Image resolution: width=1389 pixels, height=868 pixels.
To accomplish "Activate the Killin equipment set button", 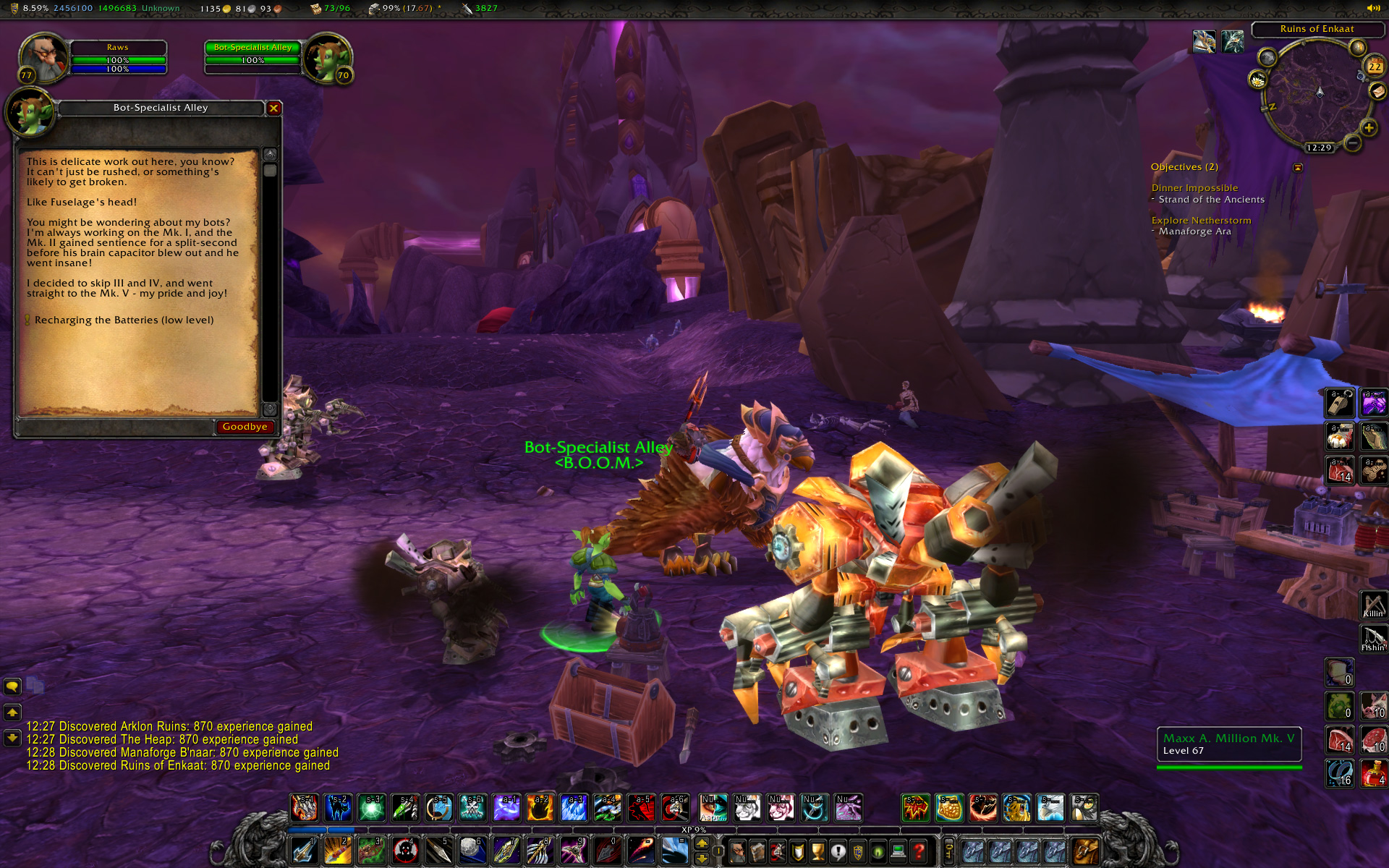I will [1373, 605].
